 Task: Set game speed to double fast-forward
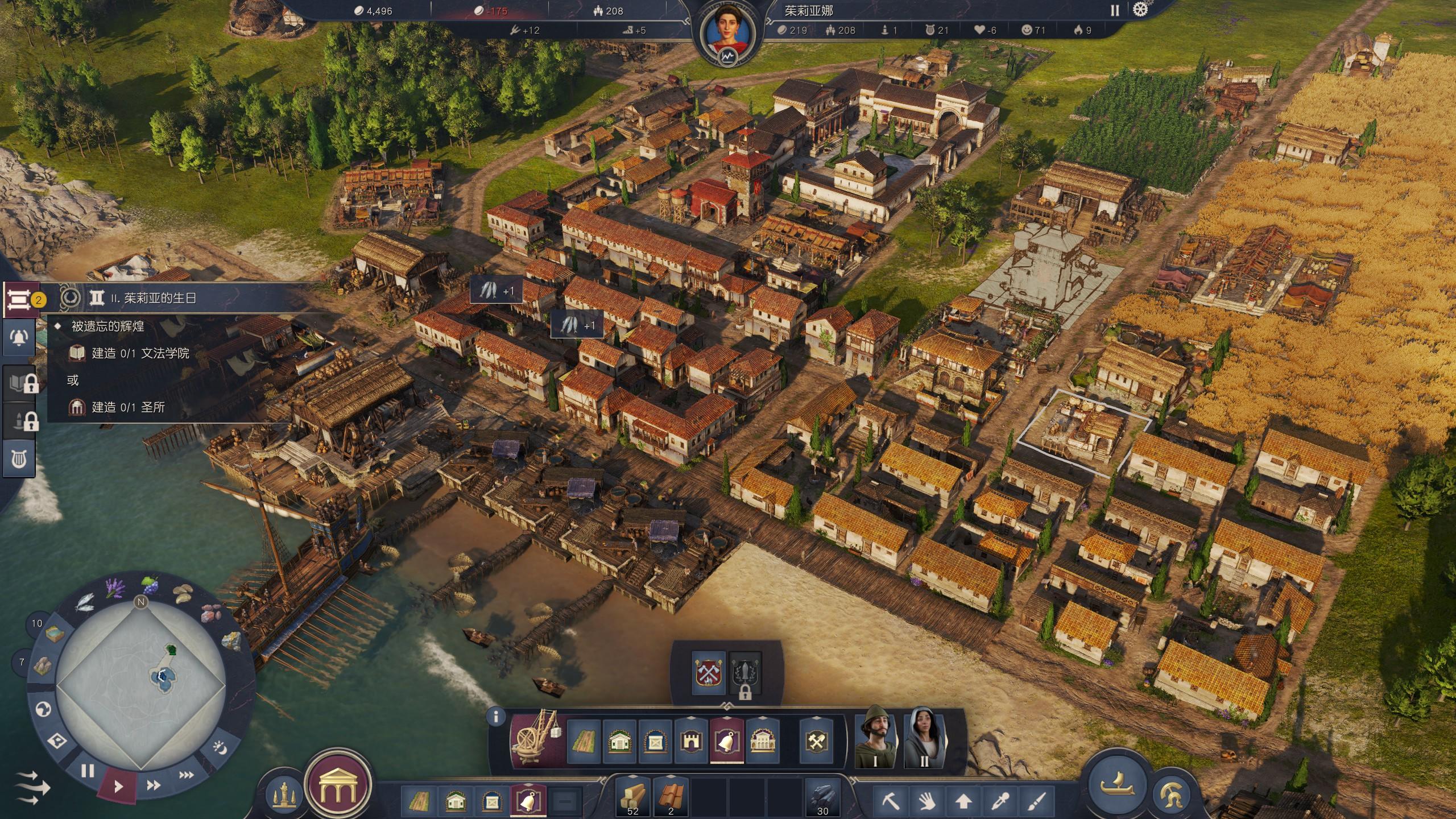point(153,785)
